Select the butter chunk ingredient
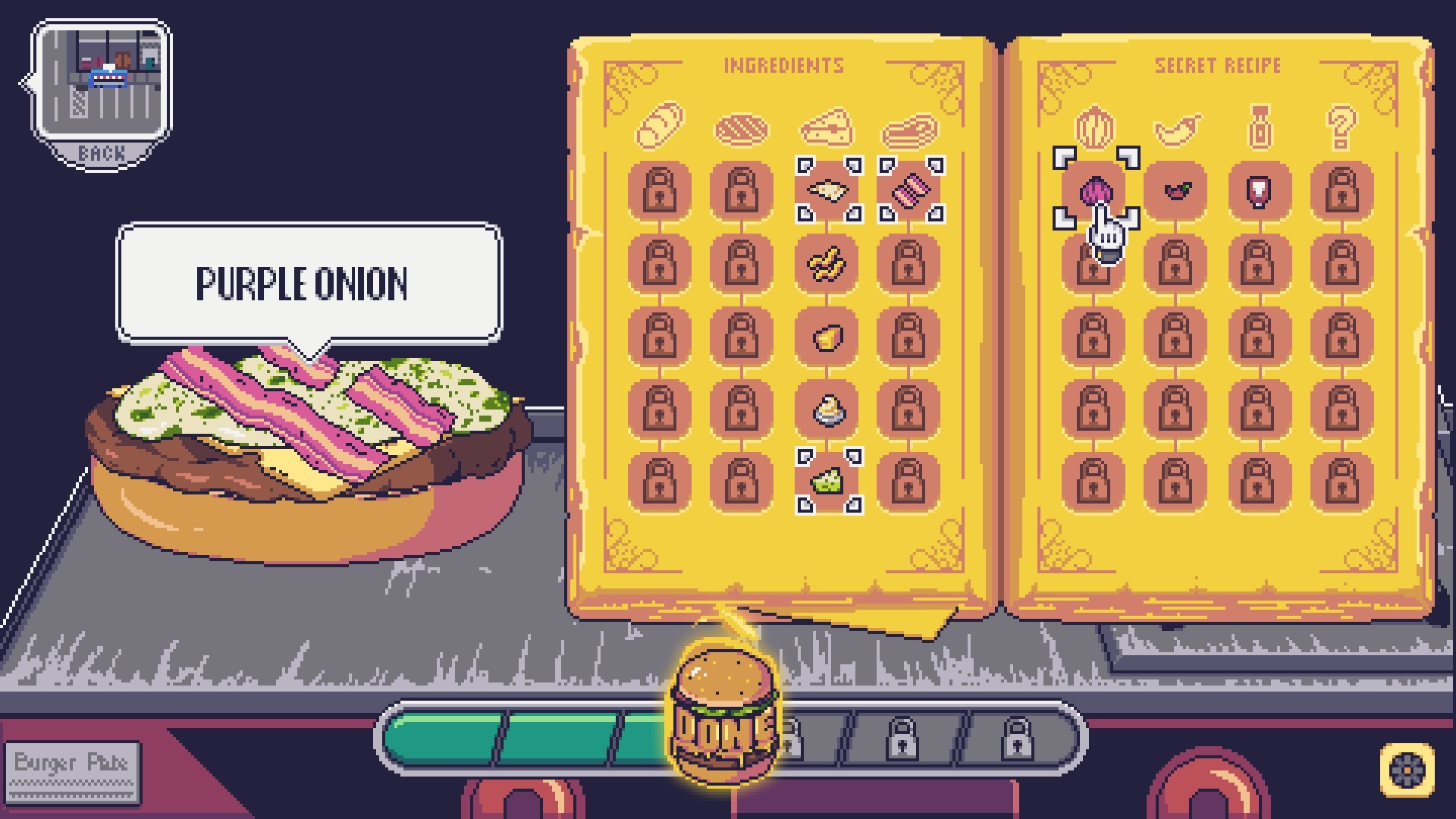Screen dimensions: 1456x819 click(x=824, y=336)
